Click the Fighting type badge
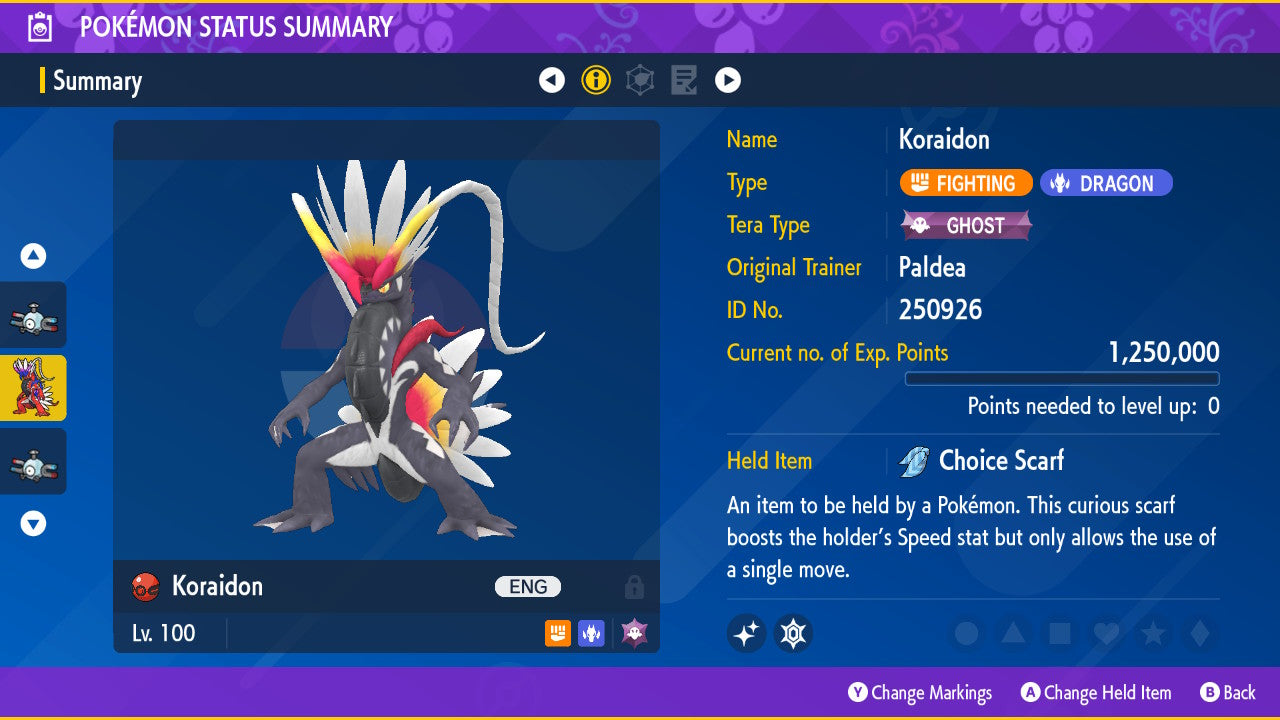This screenshot has height=720, width=1280. tap(965, 182)
